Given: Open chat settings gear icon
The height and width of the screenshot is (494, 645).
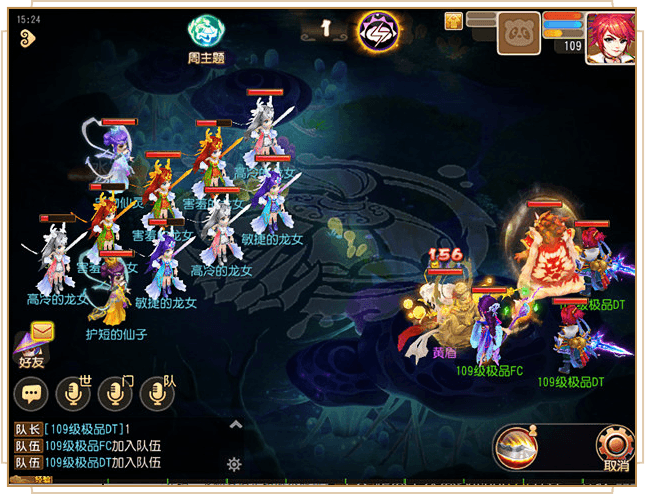Looking at the screenshot, I should click(234, 464).
